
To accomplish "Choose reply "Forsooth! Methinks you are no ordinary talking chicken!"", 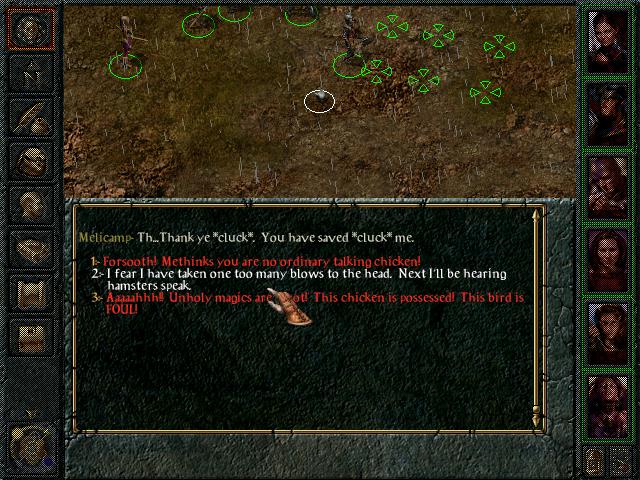I will tap(262, 262).
